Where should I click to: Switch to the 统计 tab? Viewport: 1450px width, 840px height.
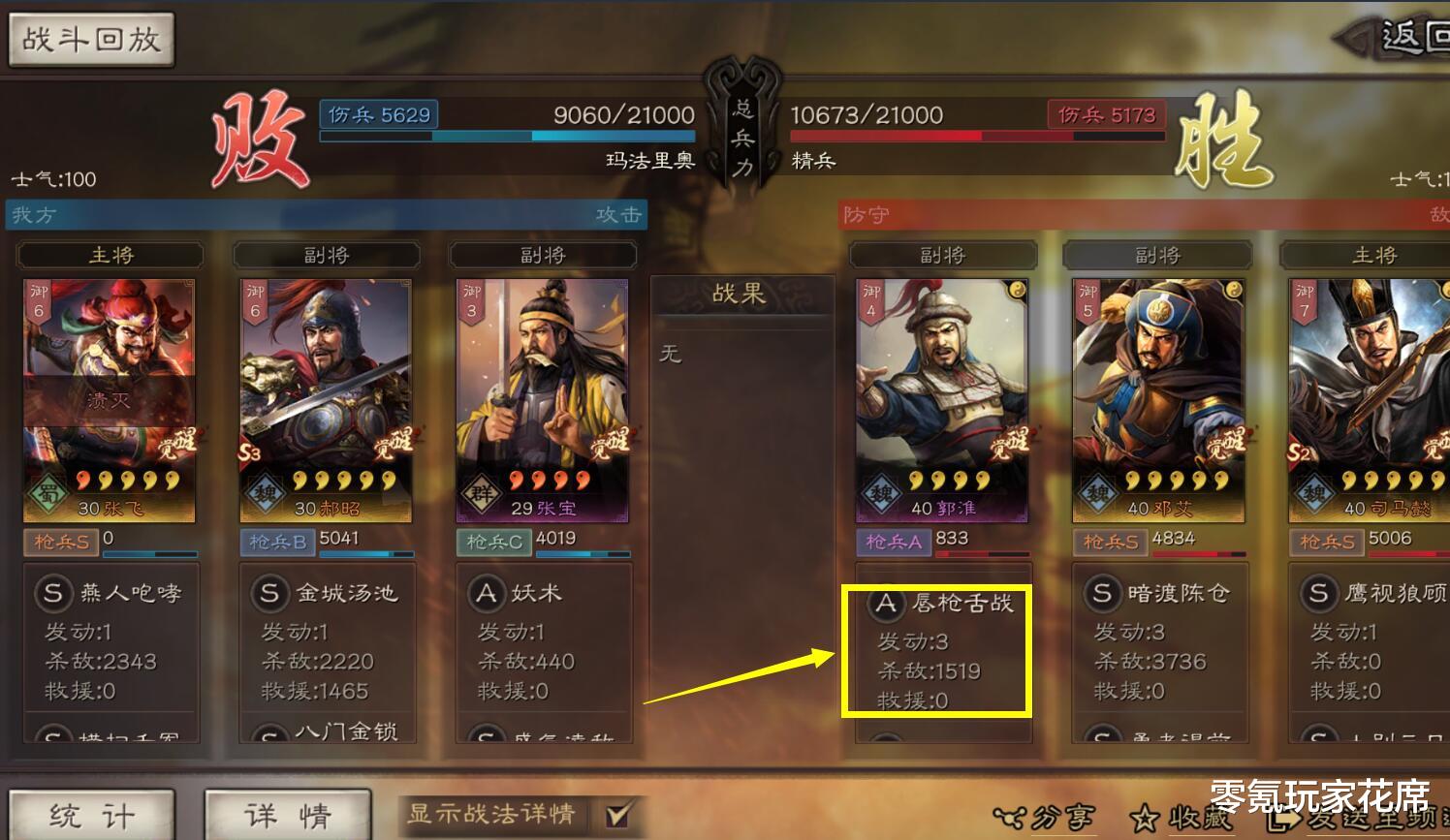tap(92, 817)
